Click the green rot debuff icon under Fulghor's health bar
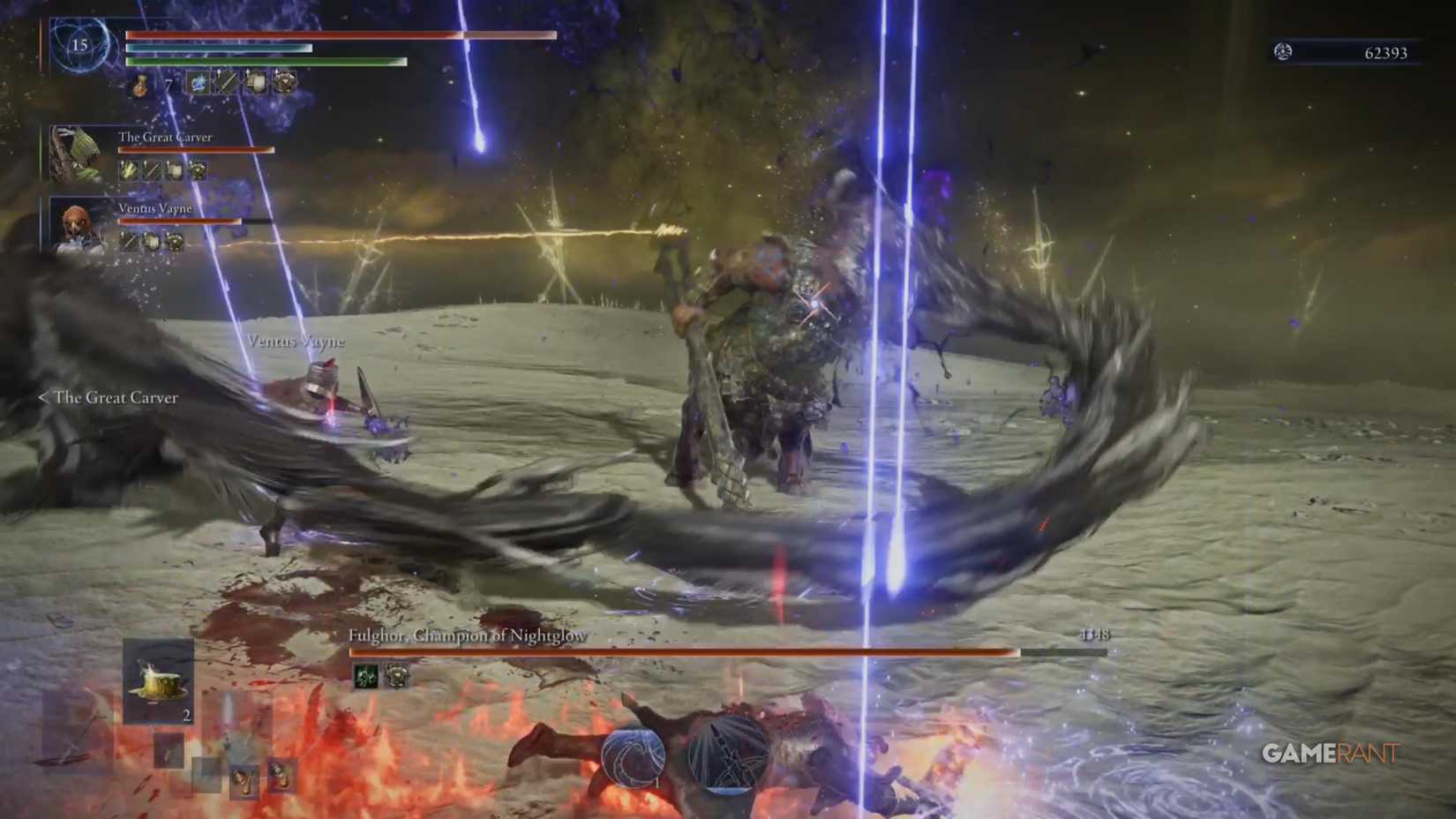The width and height of the screenshot is (1456, 819). click(x=366, y=675)
